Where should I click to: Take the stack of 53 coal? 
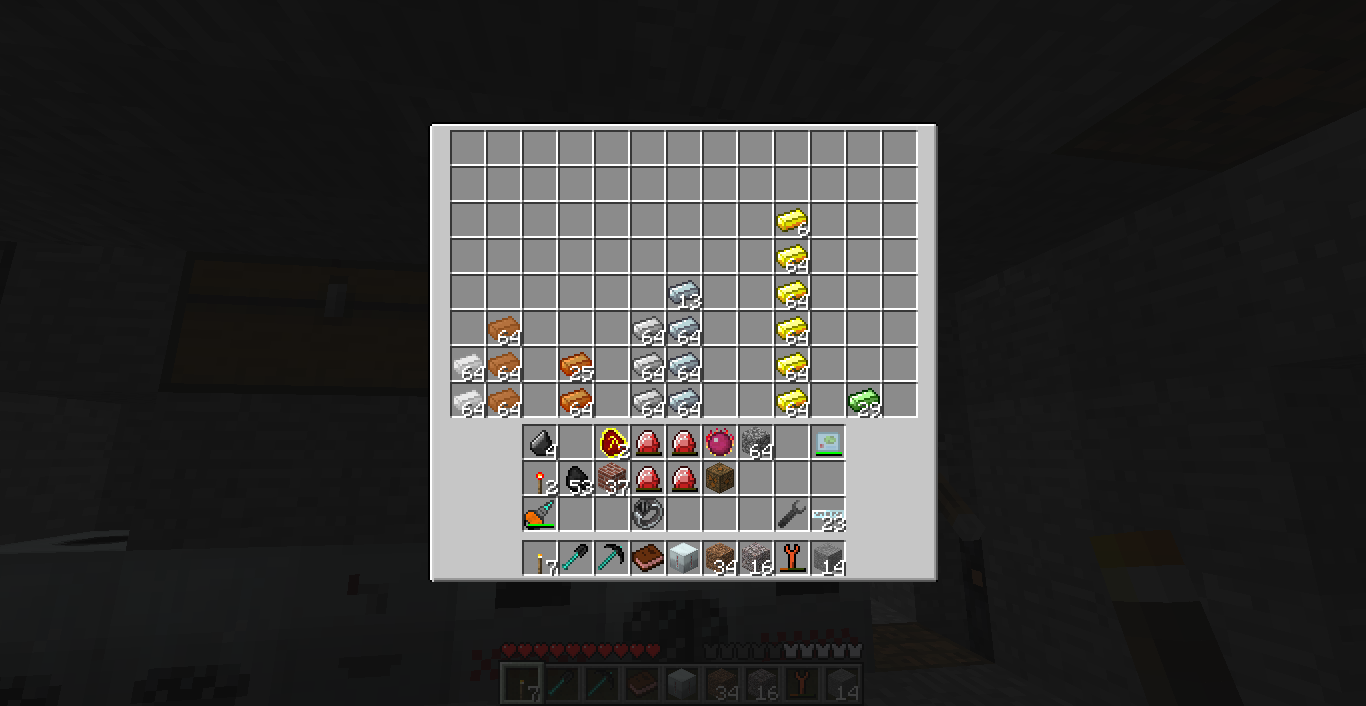(x=576, y=478)
